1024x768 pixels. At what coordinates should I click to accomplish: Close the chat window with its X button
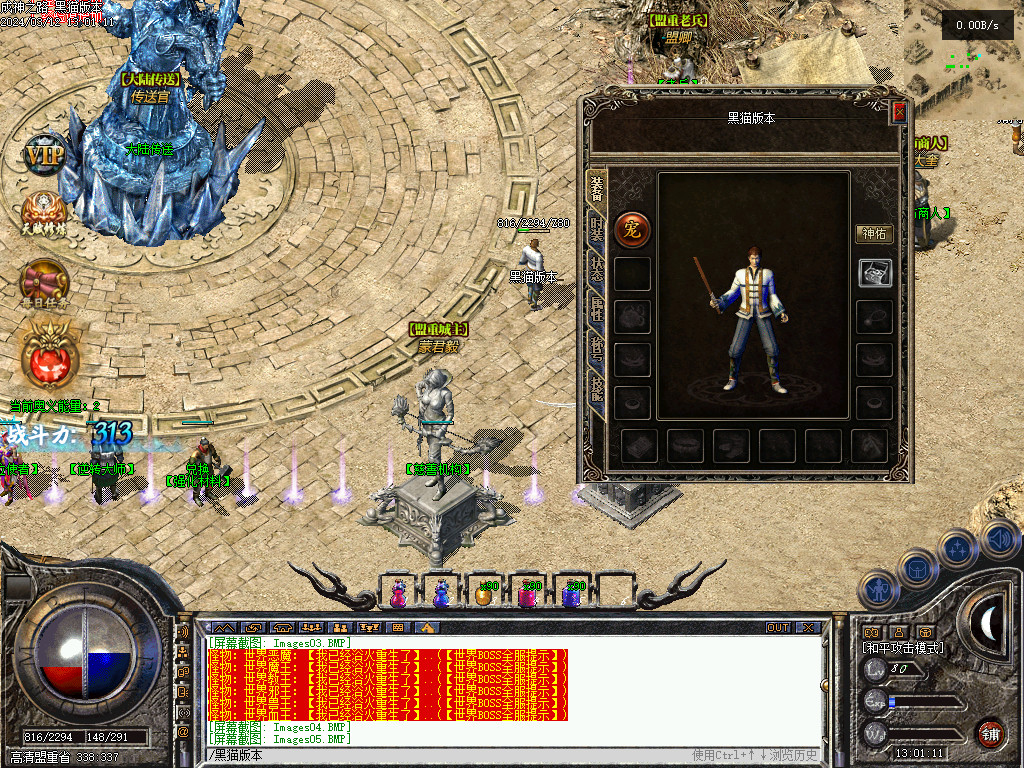coord(808,627)
